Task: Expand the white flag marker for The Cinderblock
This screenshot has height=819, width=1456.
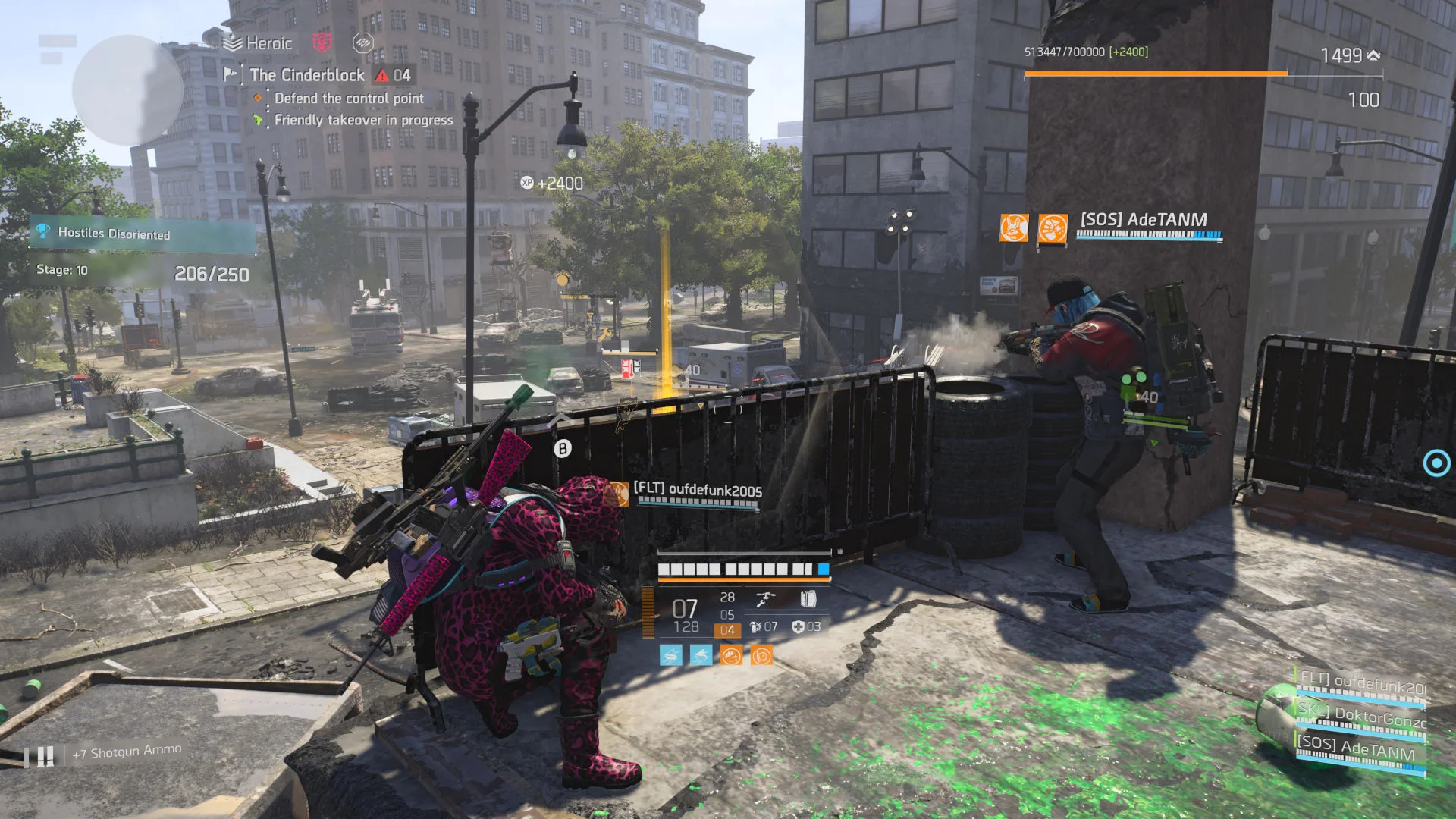Action: (x=229, y=74)
